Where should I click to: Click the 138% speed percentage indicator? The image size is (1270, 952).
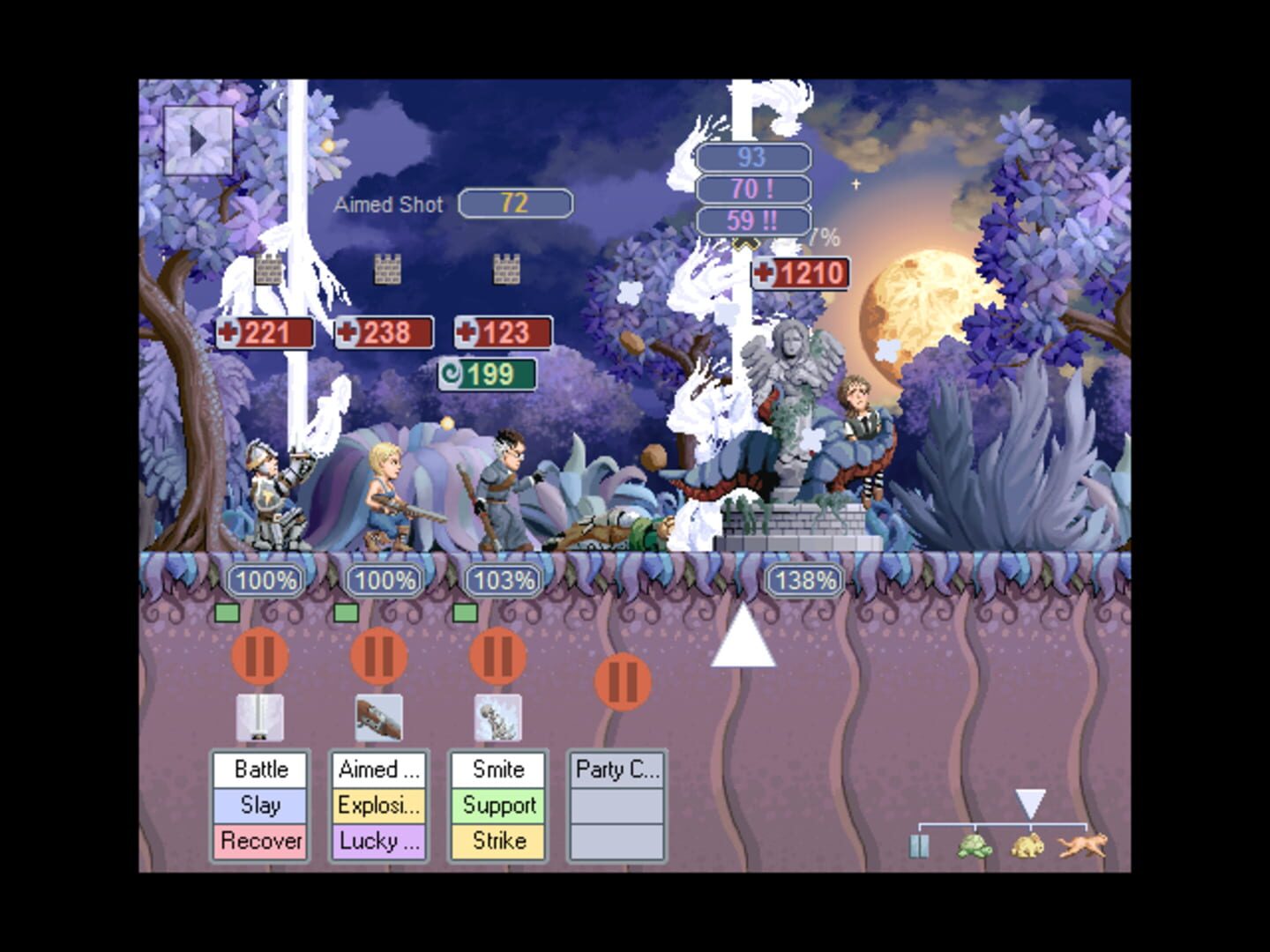click(801, 580)
